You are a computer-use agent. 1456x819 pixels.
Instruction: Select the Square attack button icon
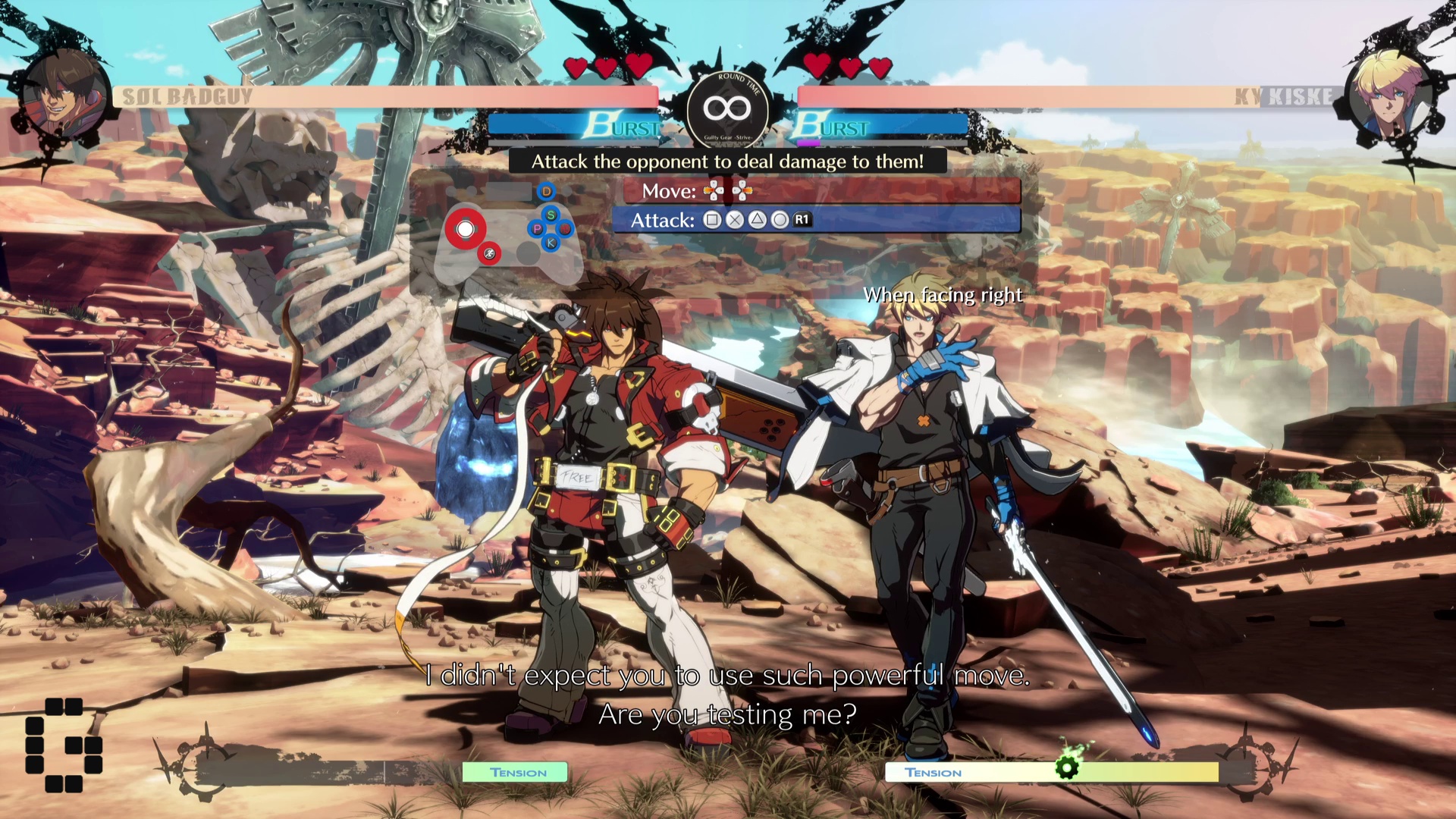tap(714, 220)
